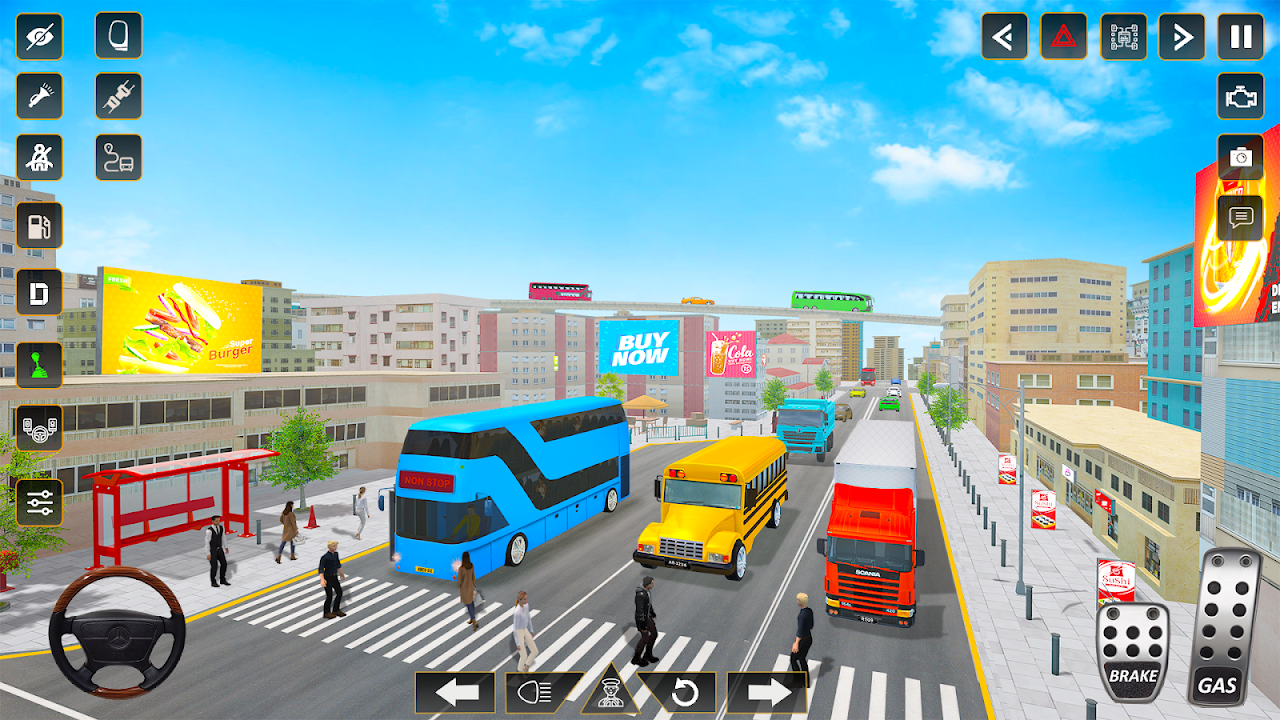Start the engine with the engine icon

(1238, 97)
